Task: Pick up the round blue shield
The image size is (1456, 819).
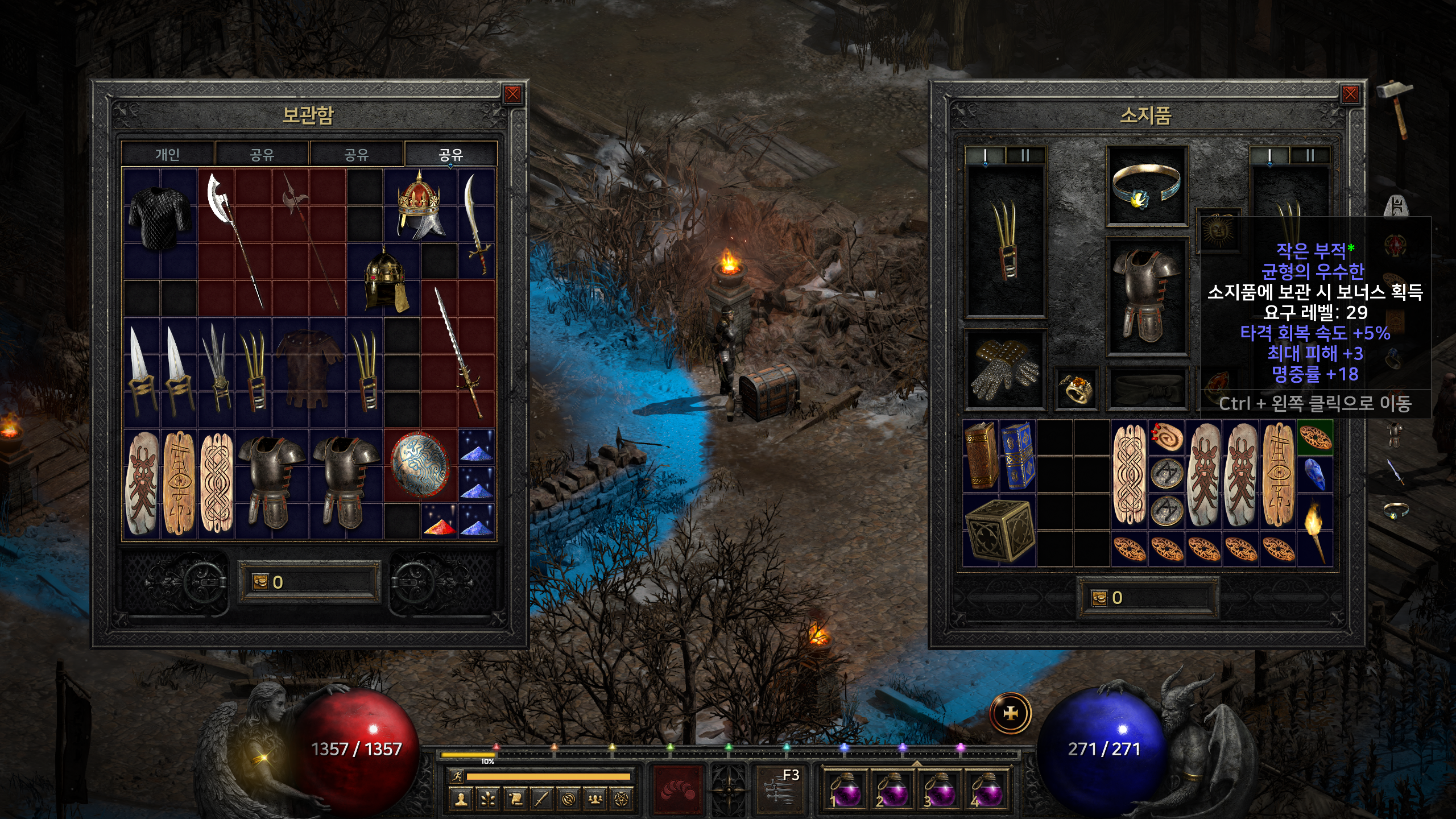Action: 421,465
